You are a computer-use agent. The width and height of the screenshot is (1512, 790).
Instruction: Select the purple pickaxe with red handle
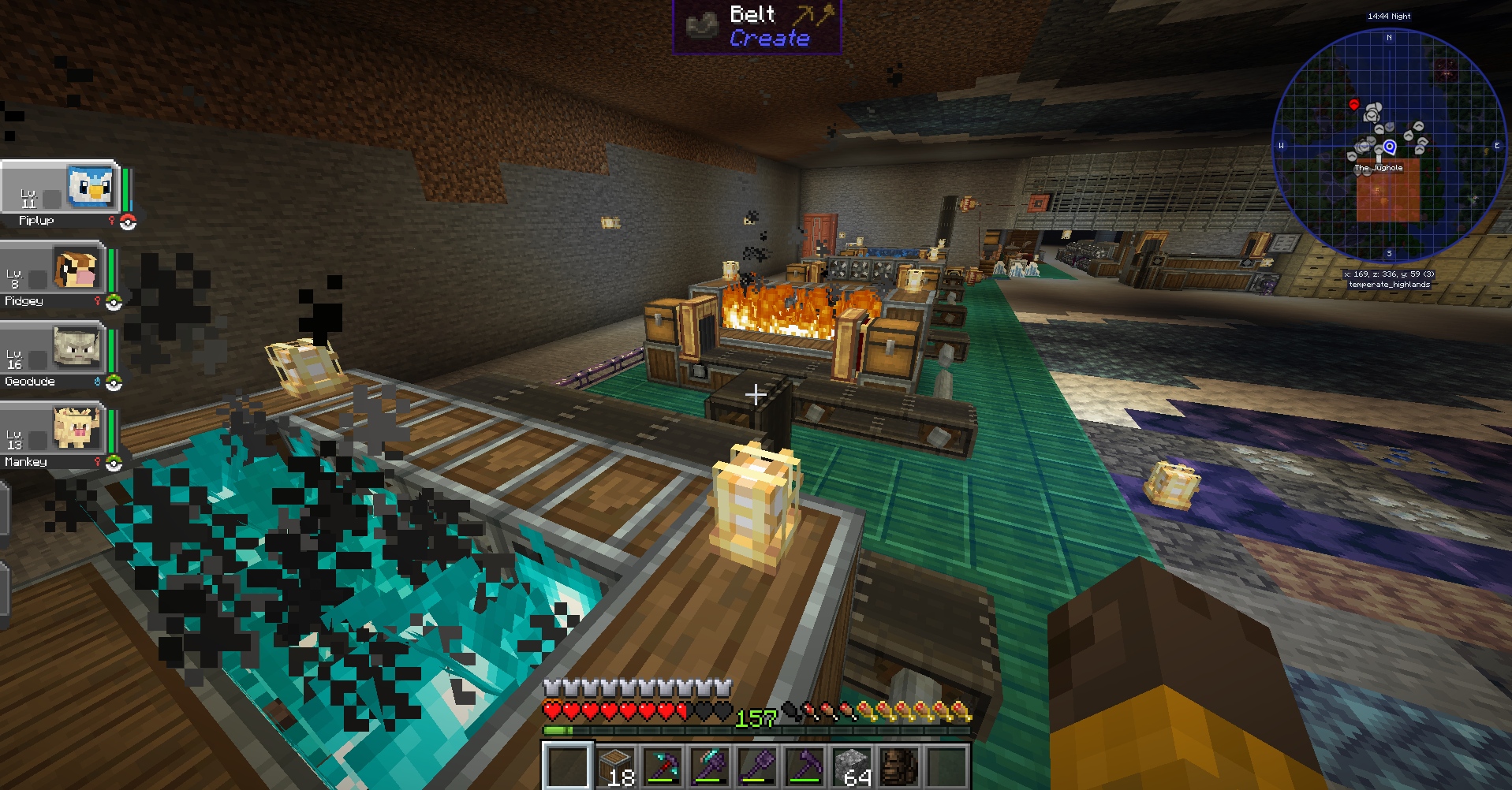pyautogui.click(x=663, y=766)
